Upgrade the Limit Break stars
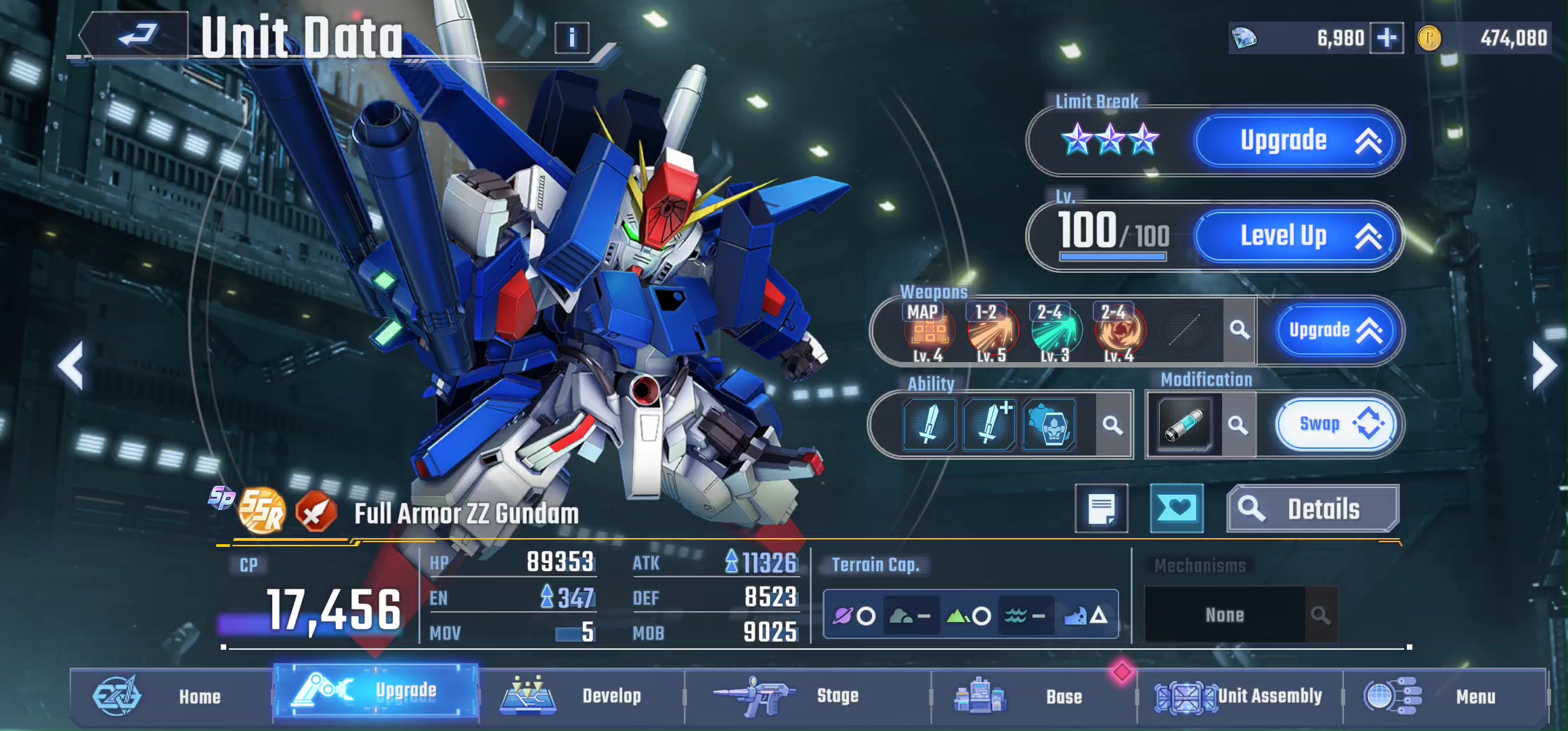1568x731 pixels. 1296,141
